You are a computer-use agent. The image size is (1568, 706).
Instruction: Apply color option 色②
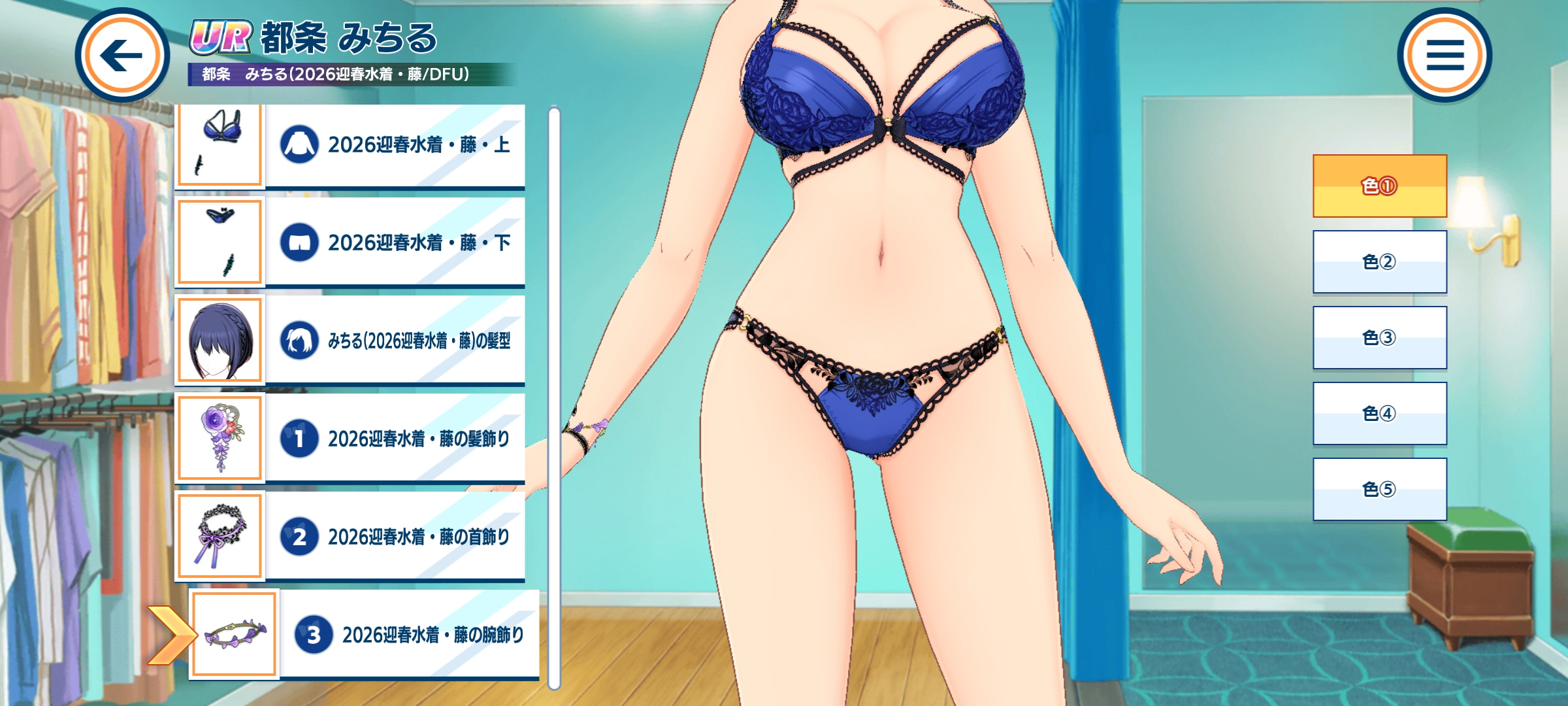point(1379,261)
